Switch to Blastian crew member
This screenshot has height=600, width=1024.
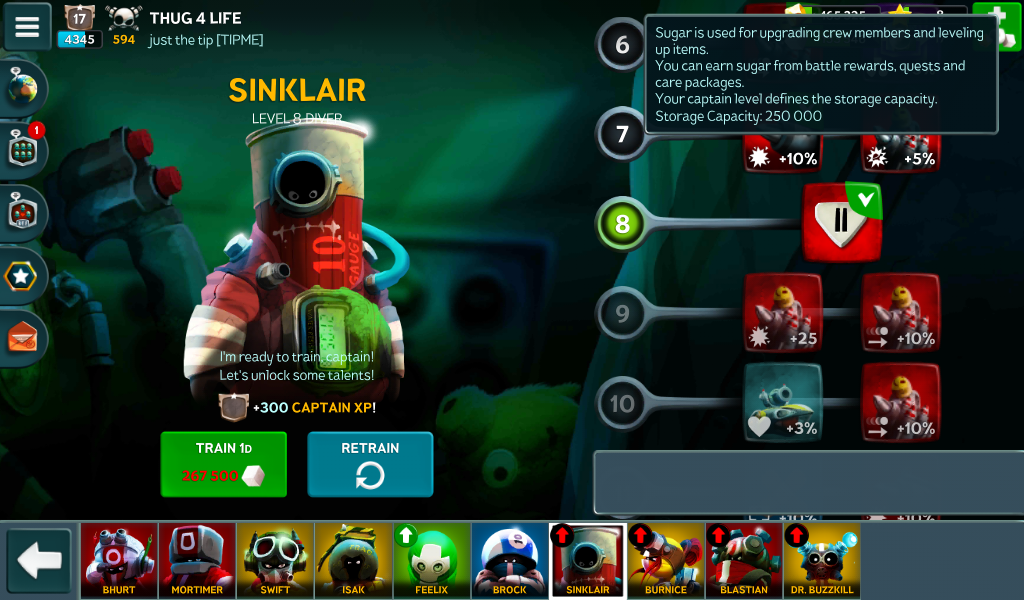point(744,560)
